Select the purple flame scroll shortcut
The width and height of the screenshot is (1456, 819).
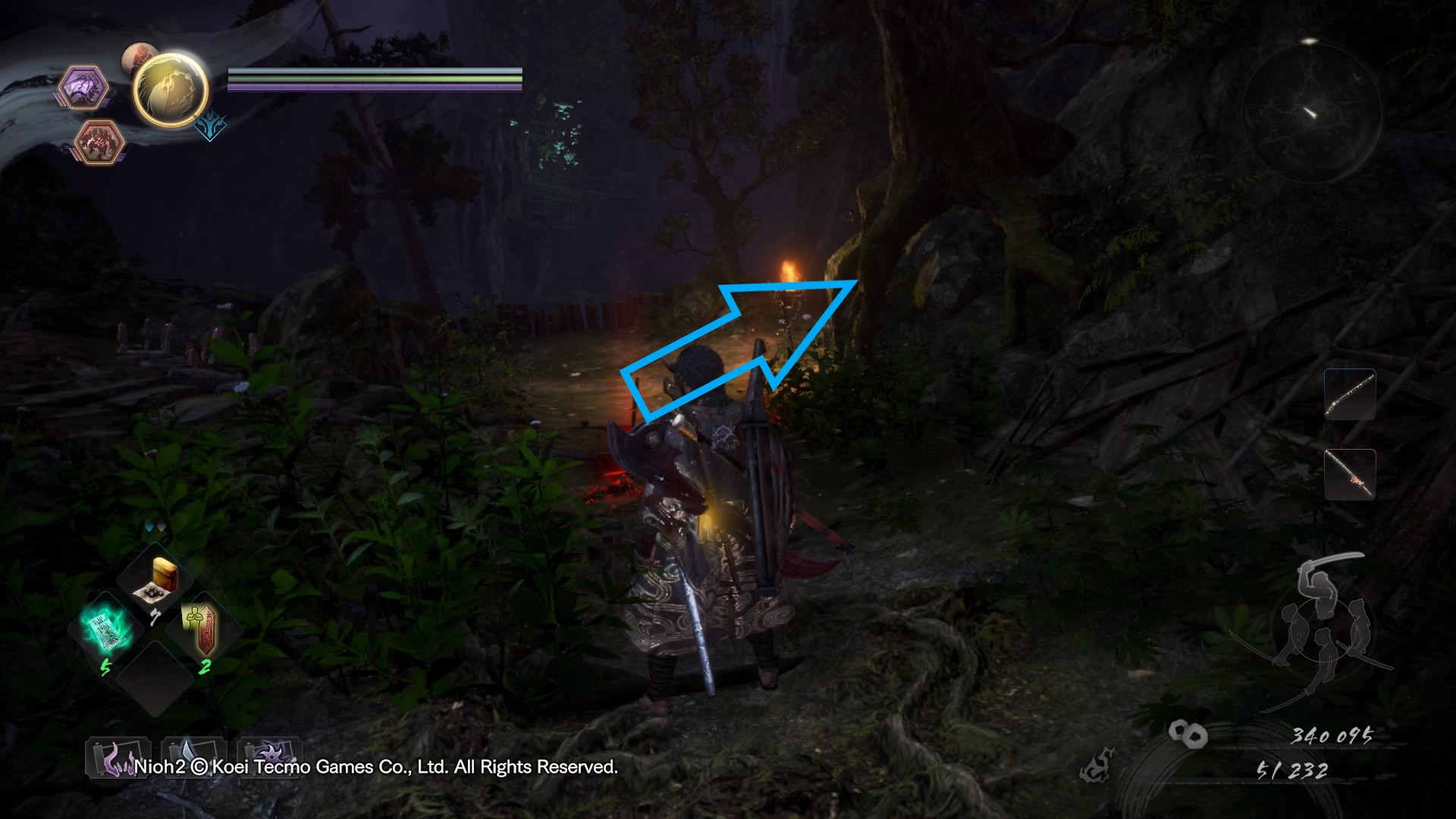point(118,758)
